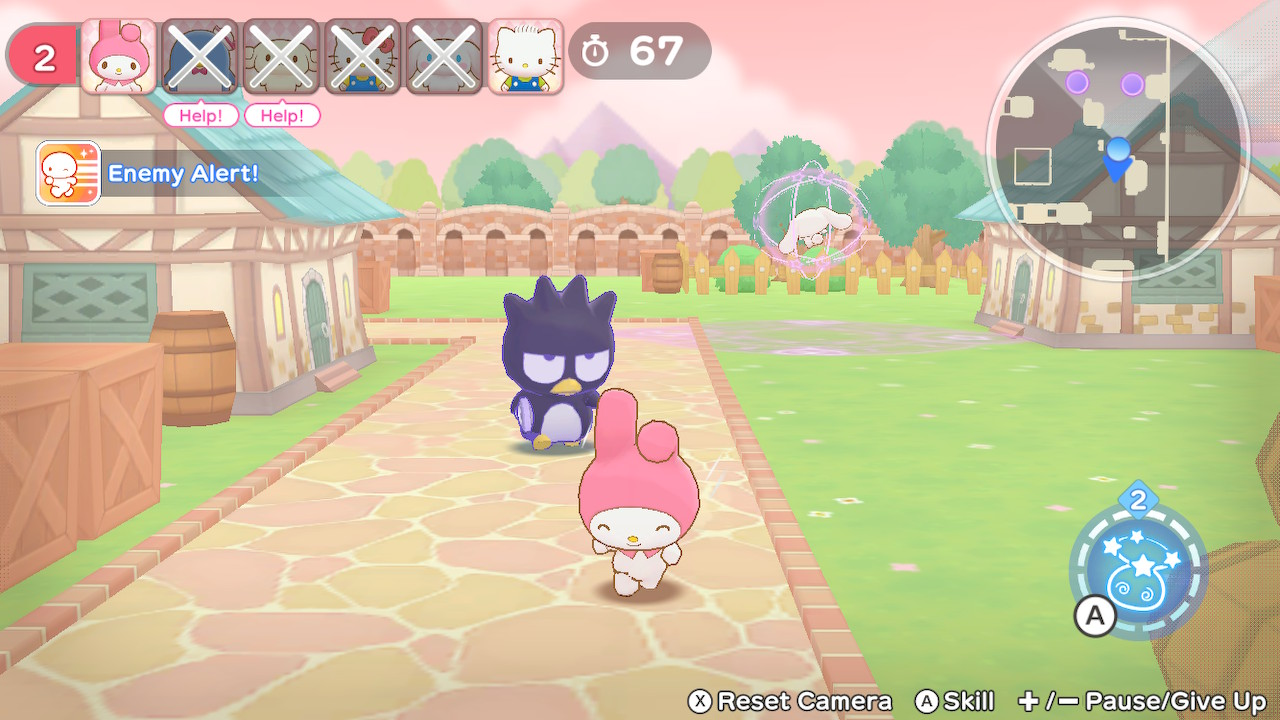The height and width of the screenshot is (720, 1280).
Task: Click the crossed-out Pompompurin portrait
Action: click(x=280, y=54)
